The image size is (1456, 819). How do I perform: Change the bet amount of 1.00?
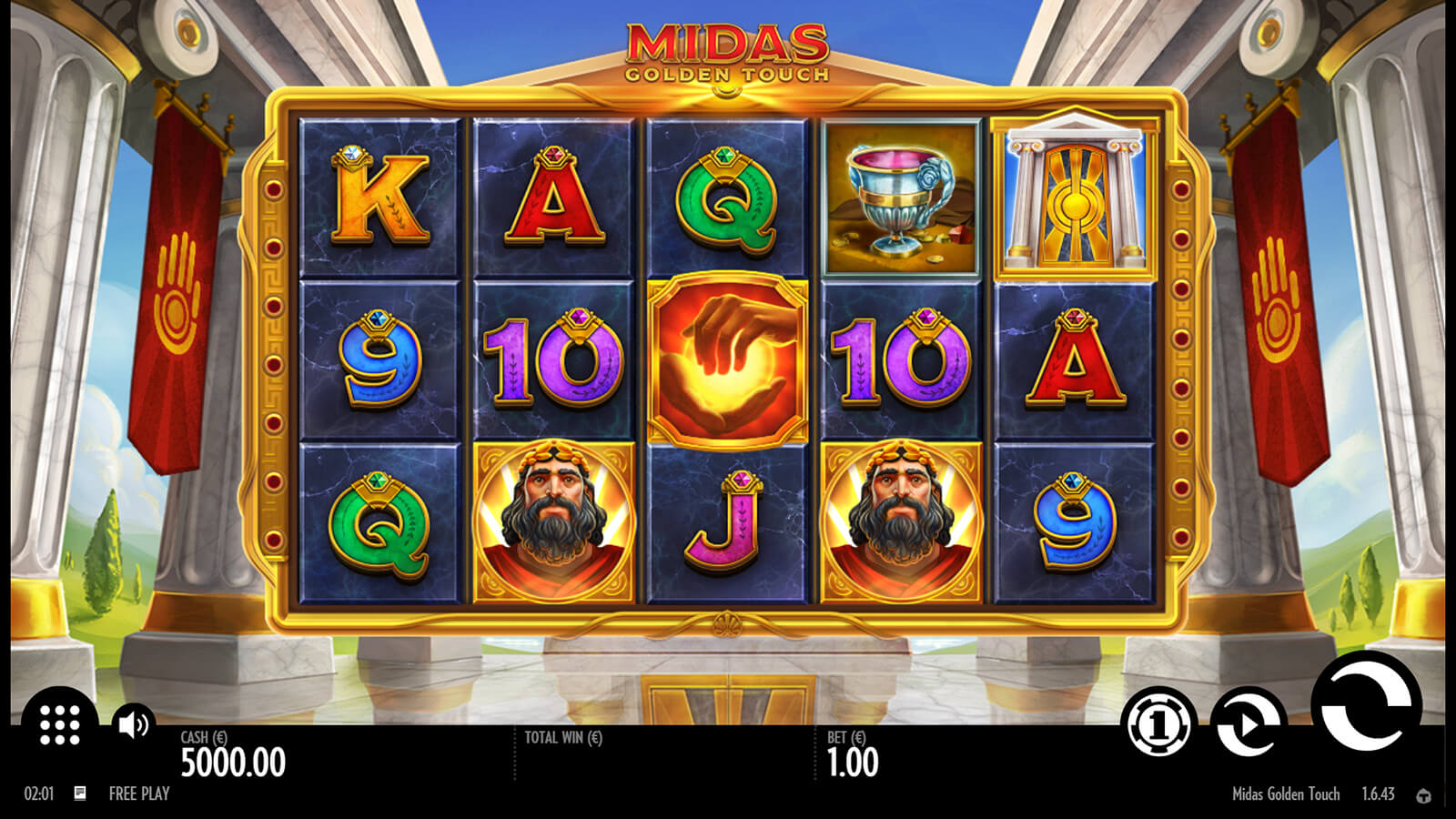853,763
